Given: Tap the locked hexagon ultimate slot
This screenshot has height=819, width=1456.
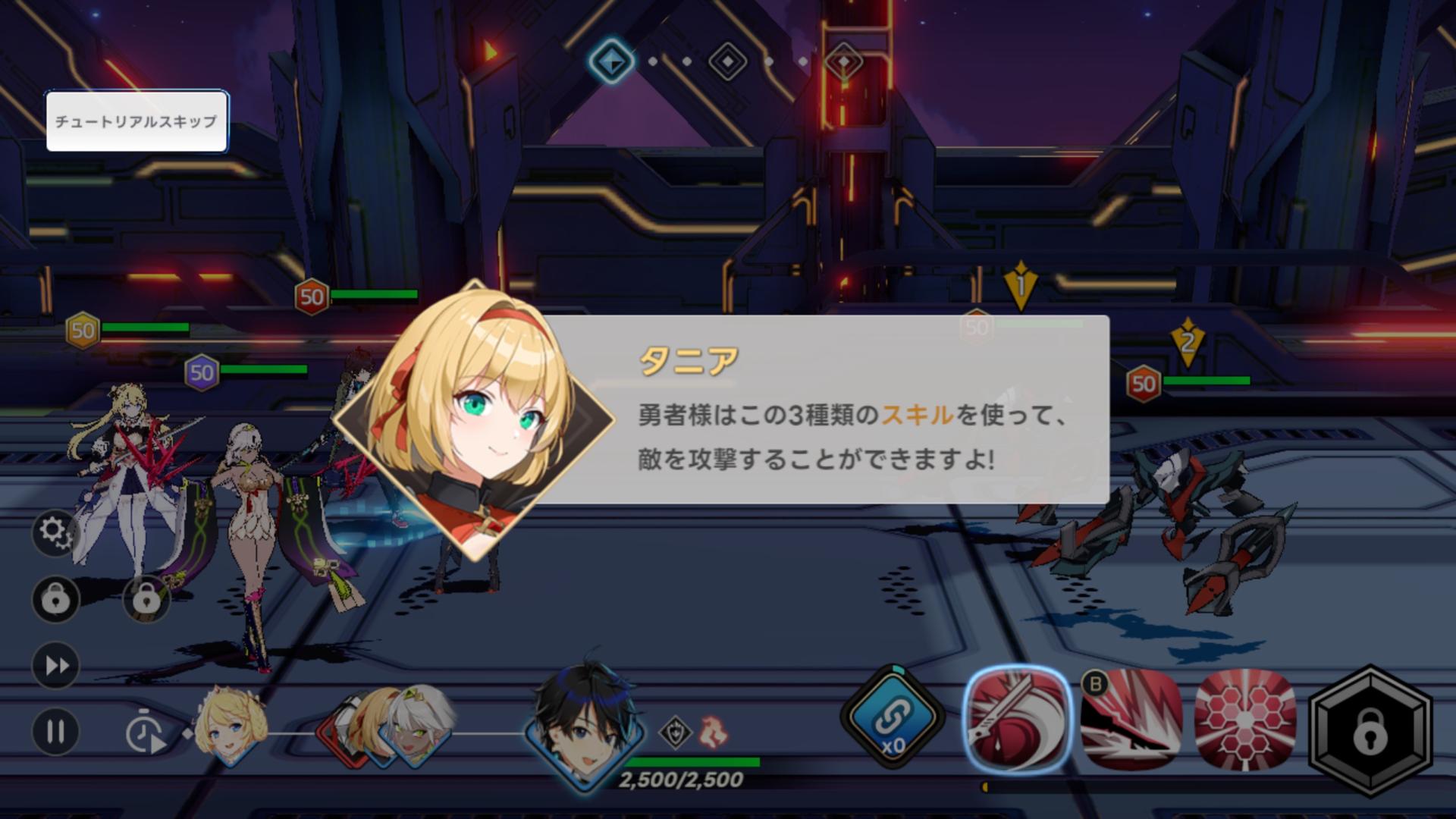Looking at the screenshot, I should click(1370, 732).
